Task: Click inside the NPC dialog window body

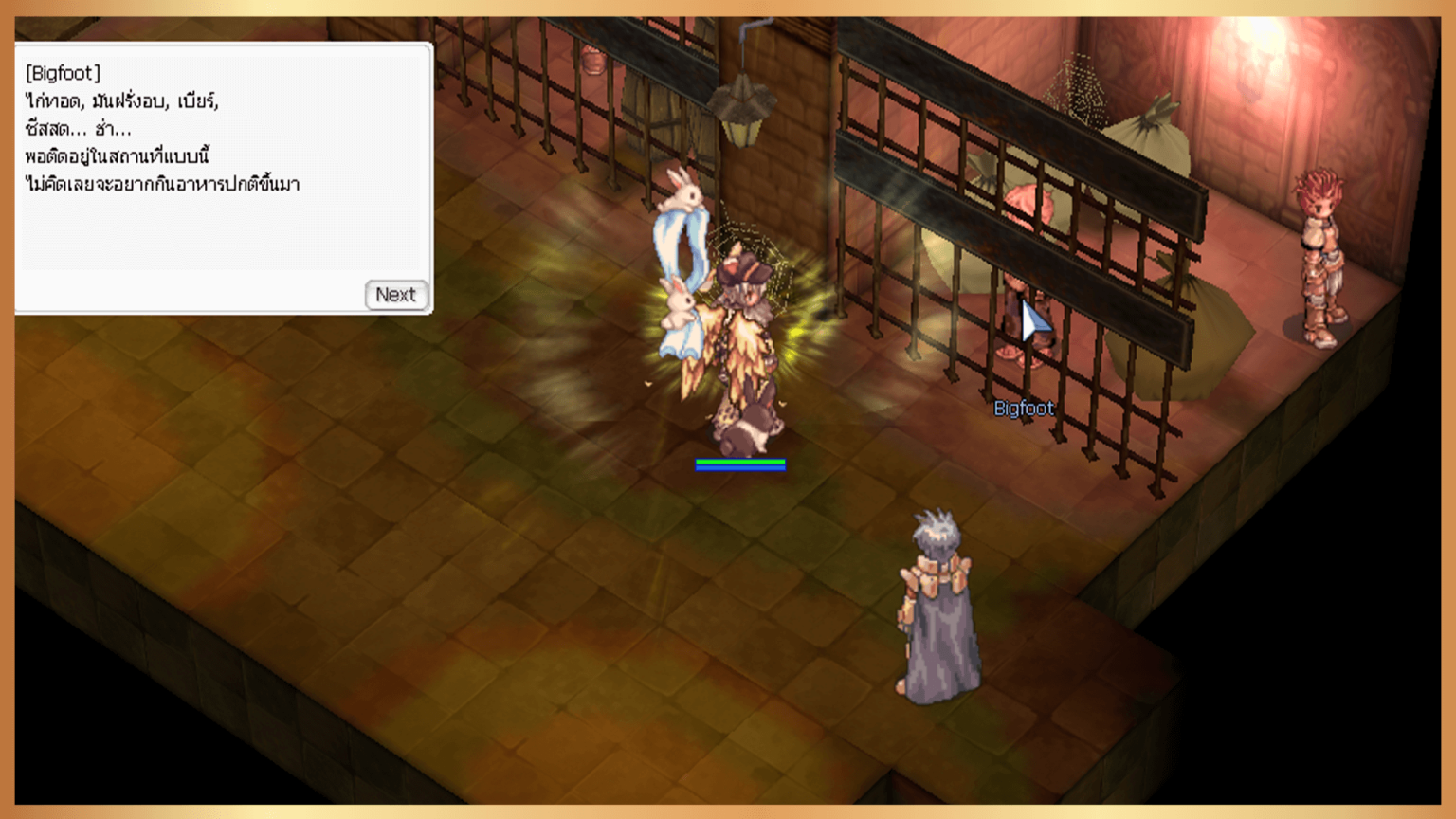Action: point(218,227)
